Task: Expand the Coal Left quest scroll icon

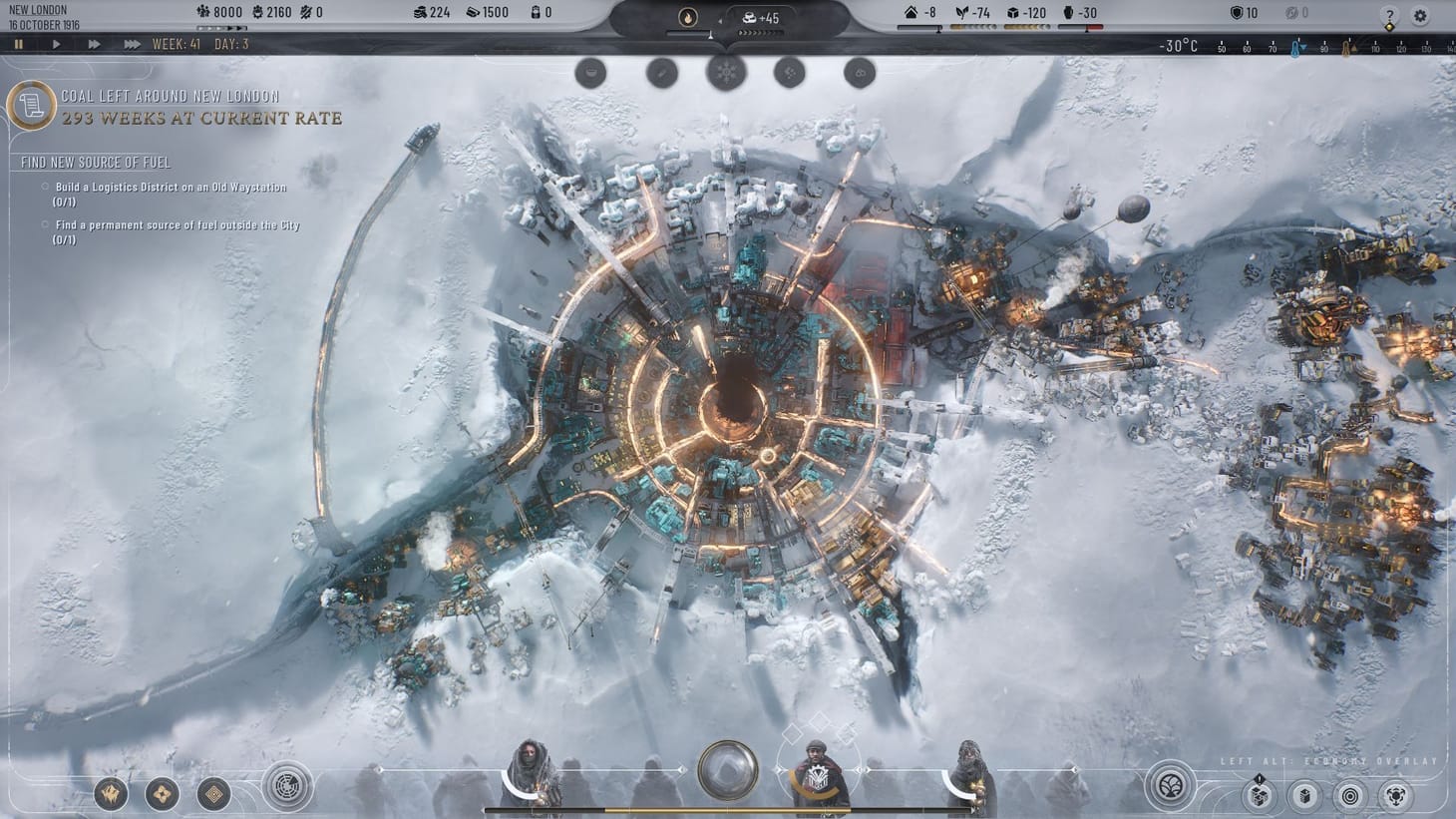Action: point(33,107)
